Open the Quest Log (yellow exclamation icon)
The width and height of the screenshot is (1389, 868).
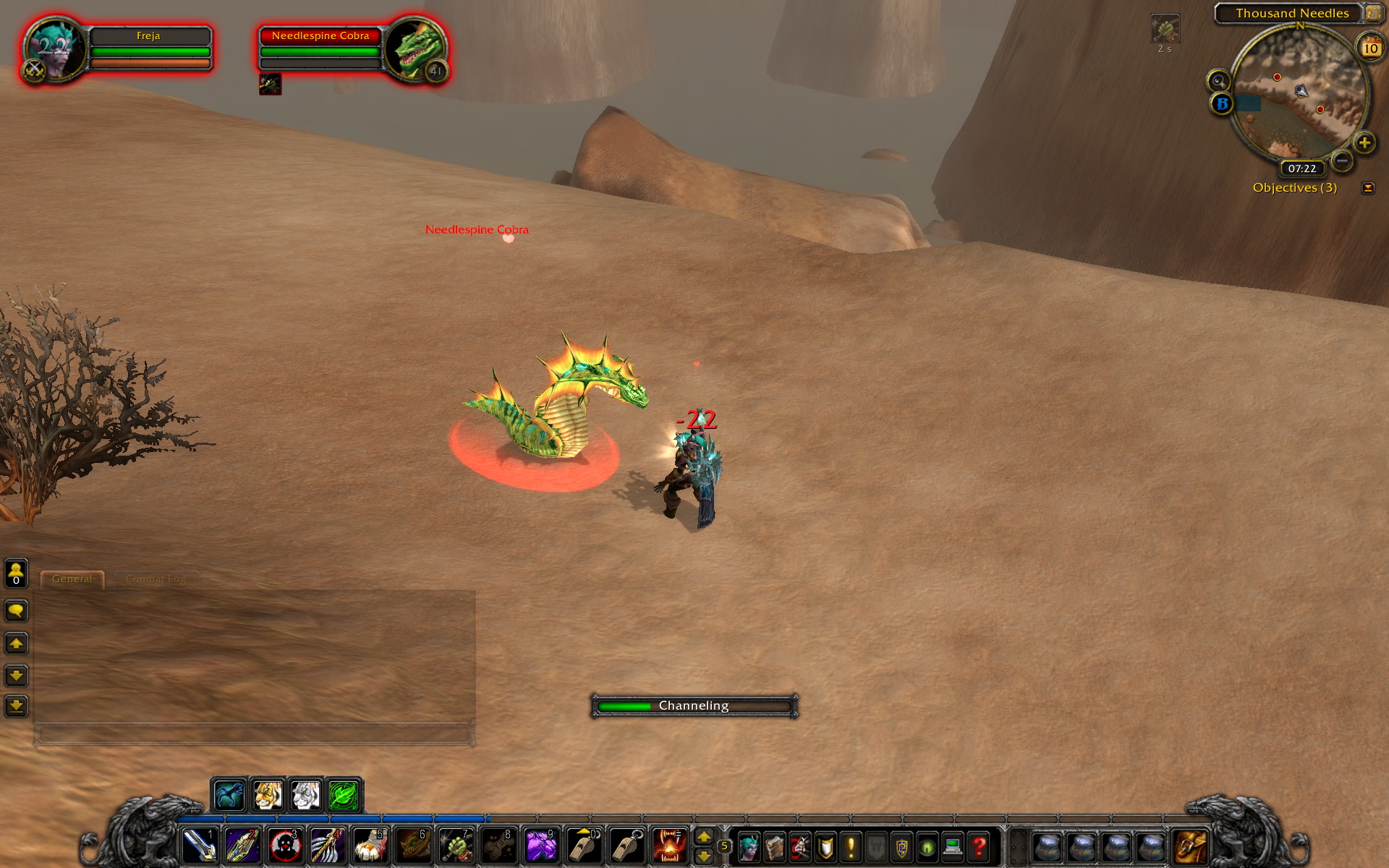tap(852, 846)
